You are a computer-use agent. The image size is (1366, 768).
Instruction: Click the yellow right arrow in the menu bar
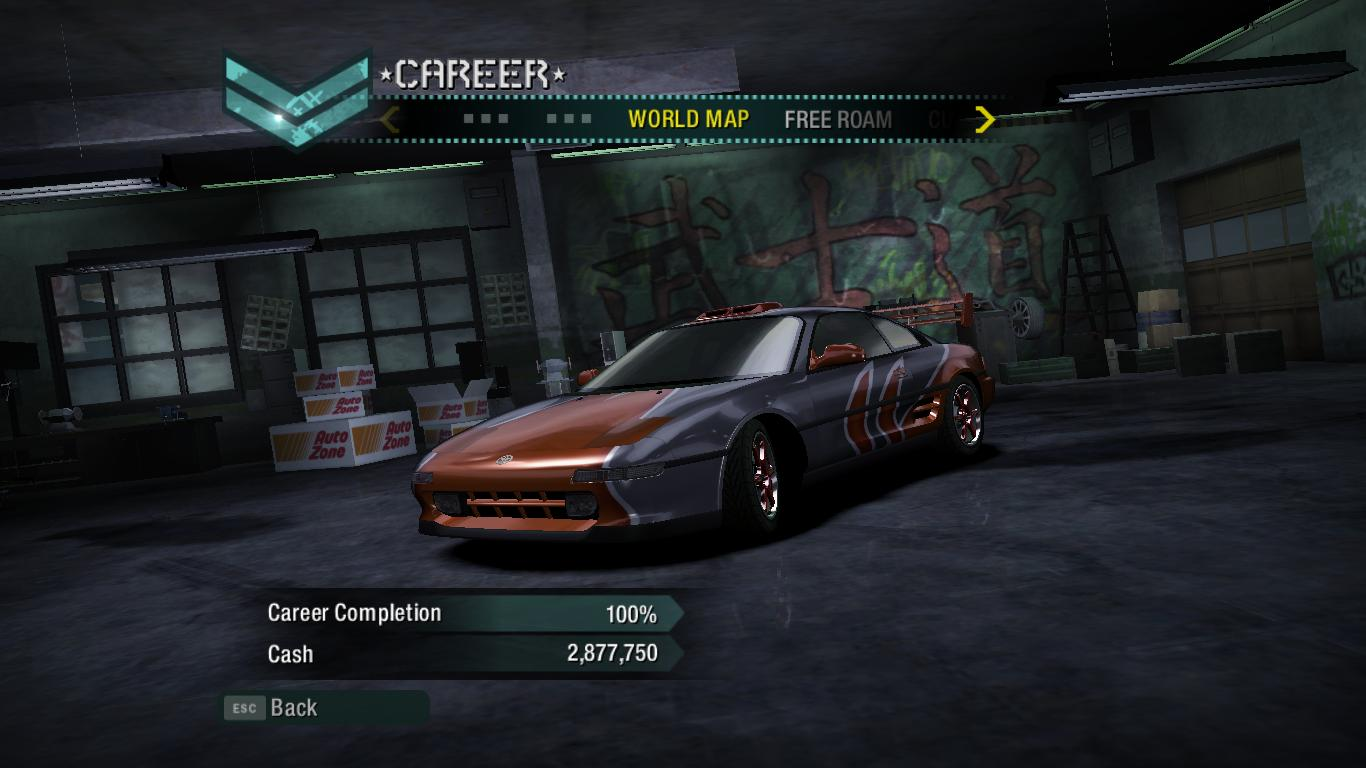click(985, 120)
